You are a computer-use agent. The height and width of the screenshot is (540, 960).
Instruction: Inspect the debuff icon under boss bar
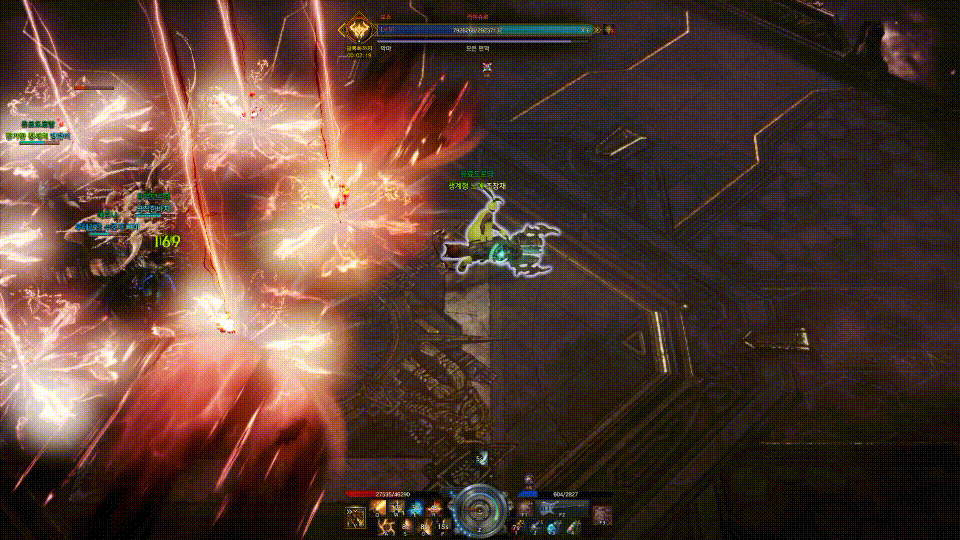[x=487, y=68]
